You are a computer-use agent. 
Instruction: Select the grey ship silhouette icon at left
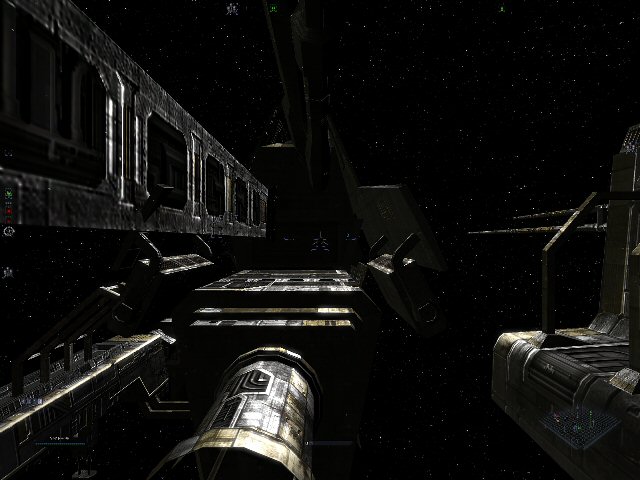pyautogui.click(x=9, y=270)
